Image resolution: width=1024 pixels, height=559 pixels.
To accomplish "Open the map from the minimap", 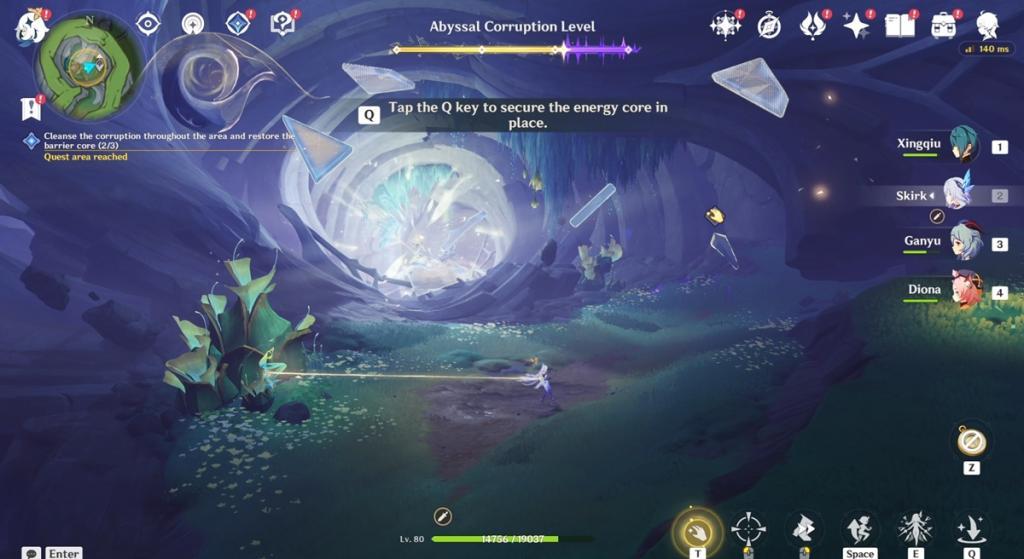I will coord(88,66).
